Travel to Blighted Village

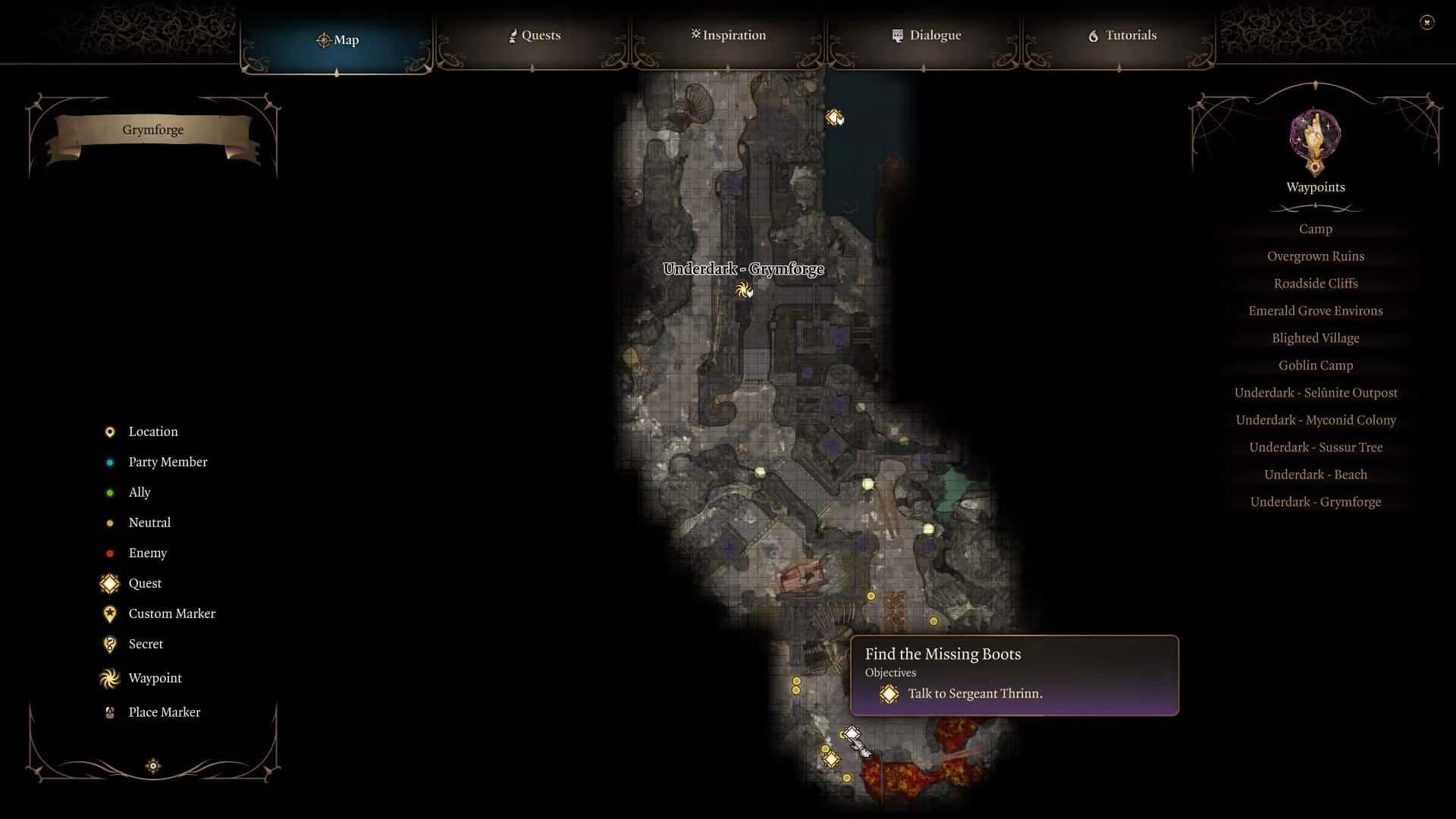(x=1315, y=338)
